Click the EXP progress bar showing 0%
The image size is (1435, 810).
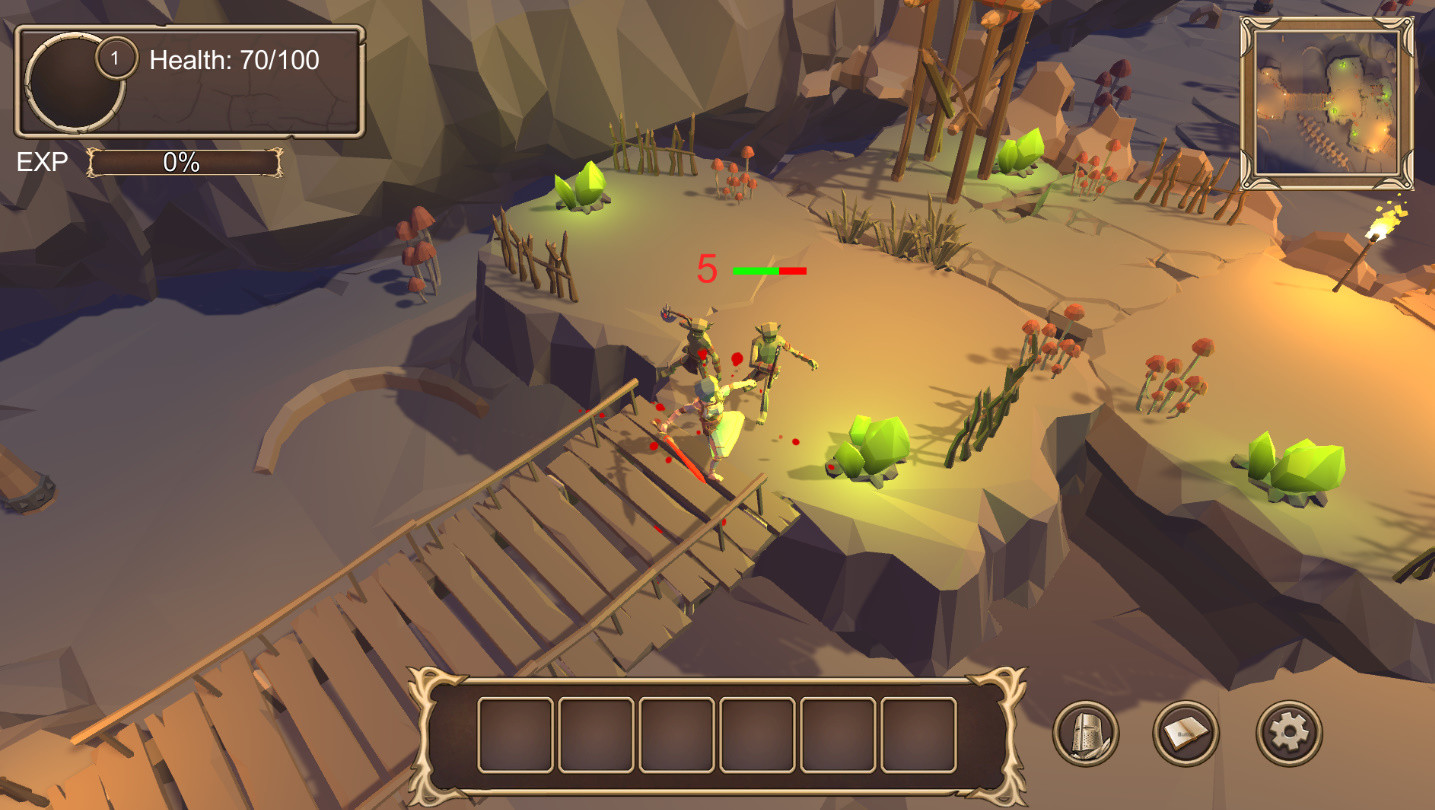[x=182, y=163]
